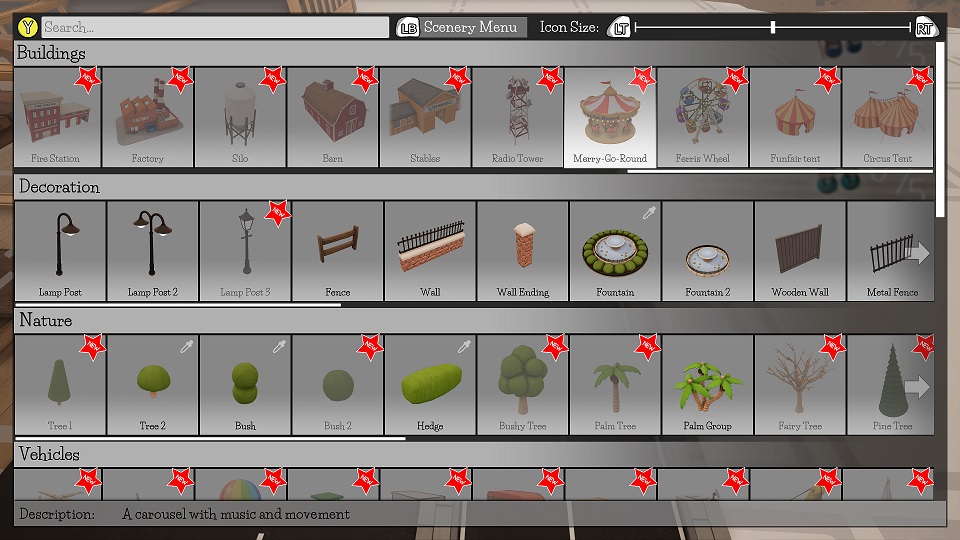Pick the Circus Tent building
Image resolution: width=960 pixels, height=540 pixels.
coord(888,118)
